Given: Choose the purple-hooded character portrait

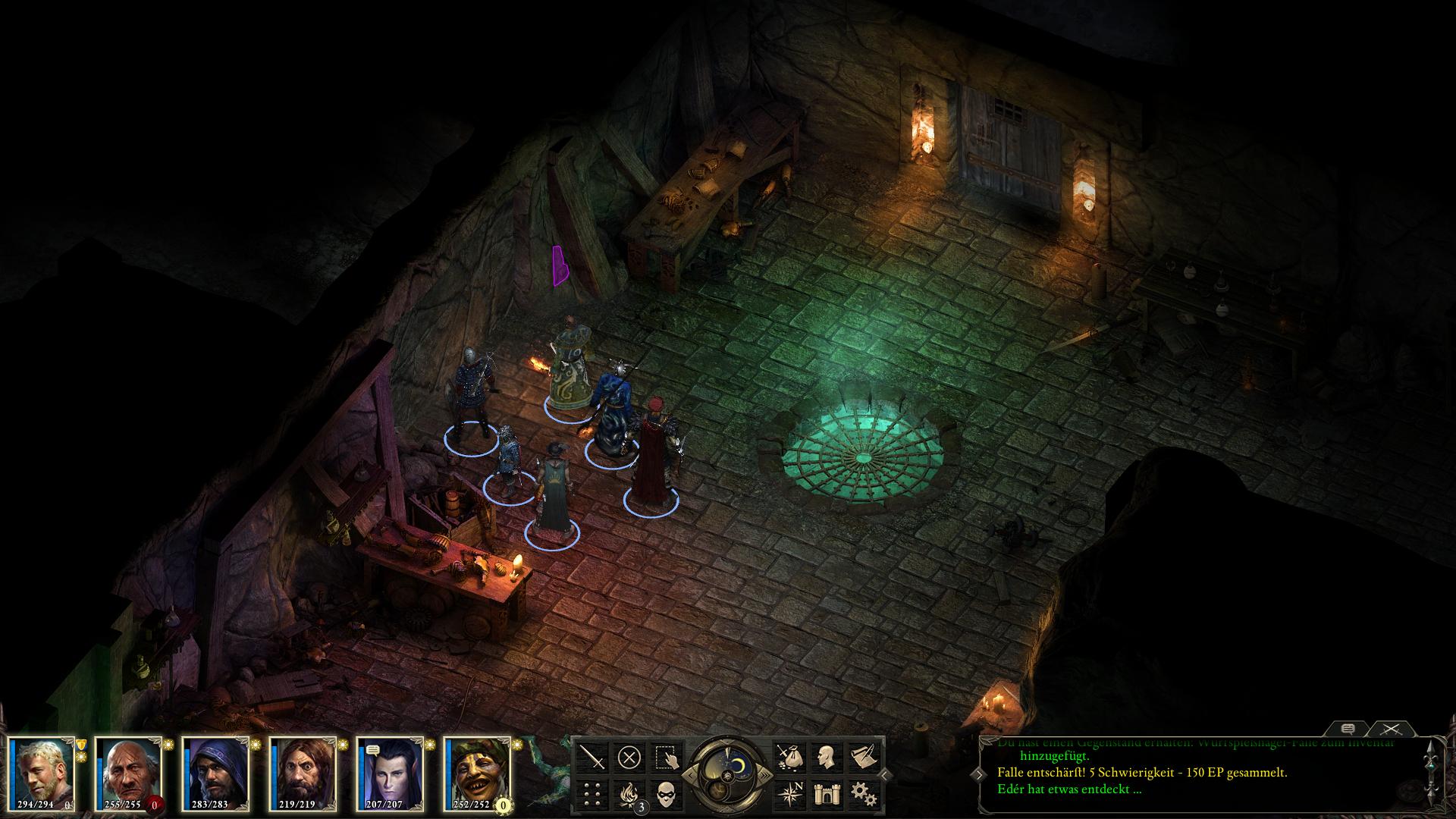Looking at the screenshot, I should point(215,772).
